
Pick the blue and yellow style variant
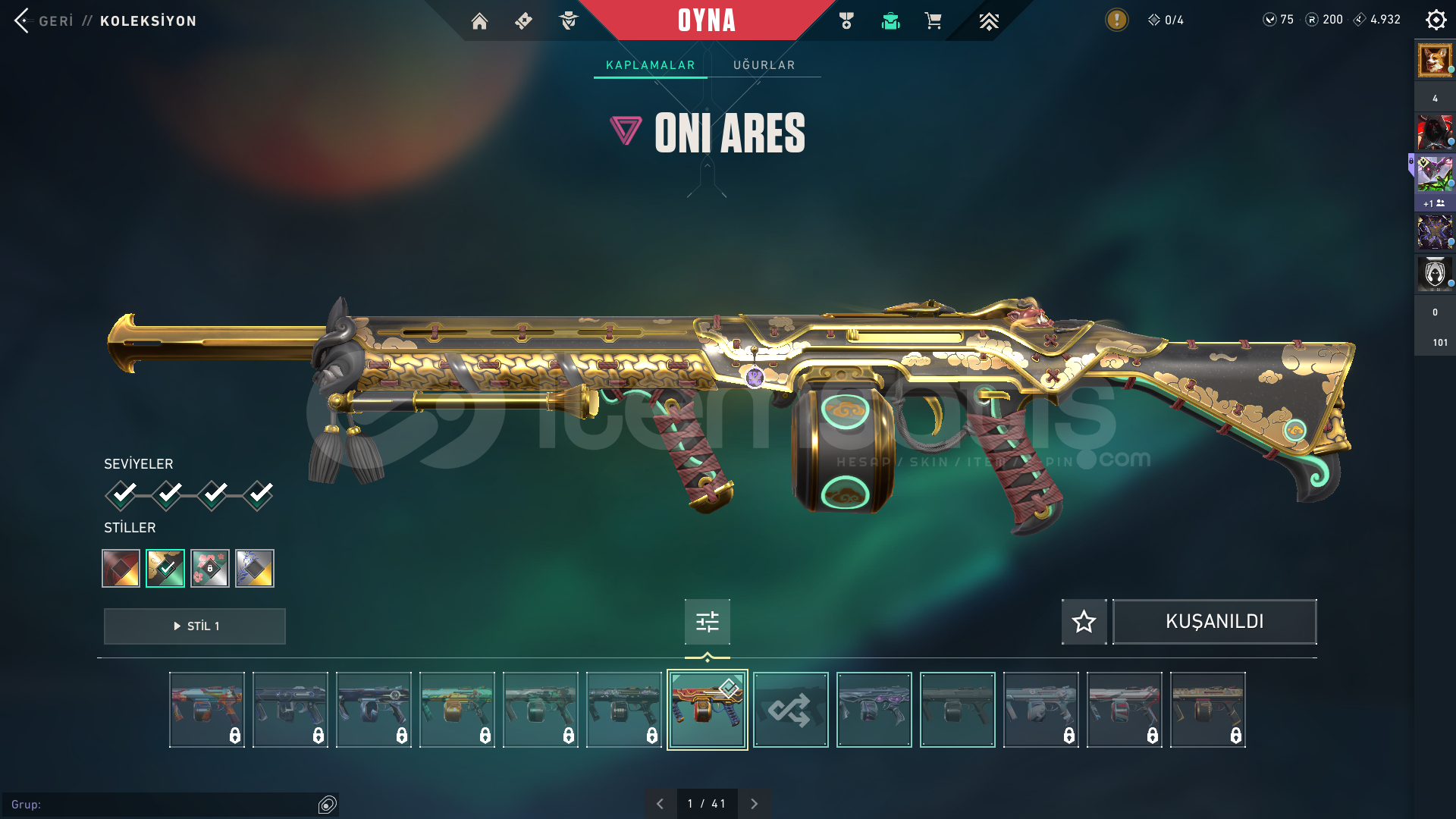255,568
